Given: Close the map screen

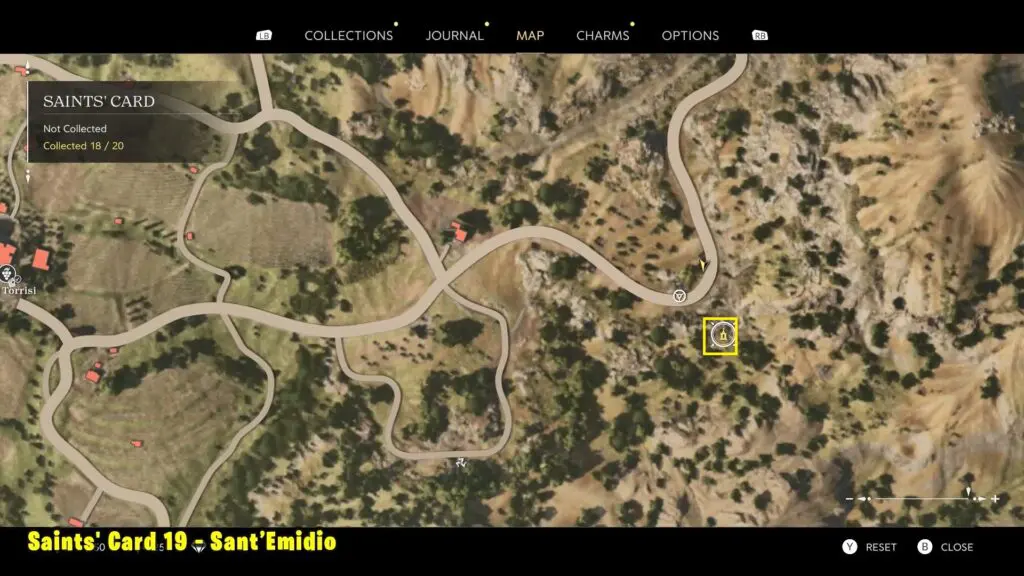Looking at the screenshot, I should 956,547.
